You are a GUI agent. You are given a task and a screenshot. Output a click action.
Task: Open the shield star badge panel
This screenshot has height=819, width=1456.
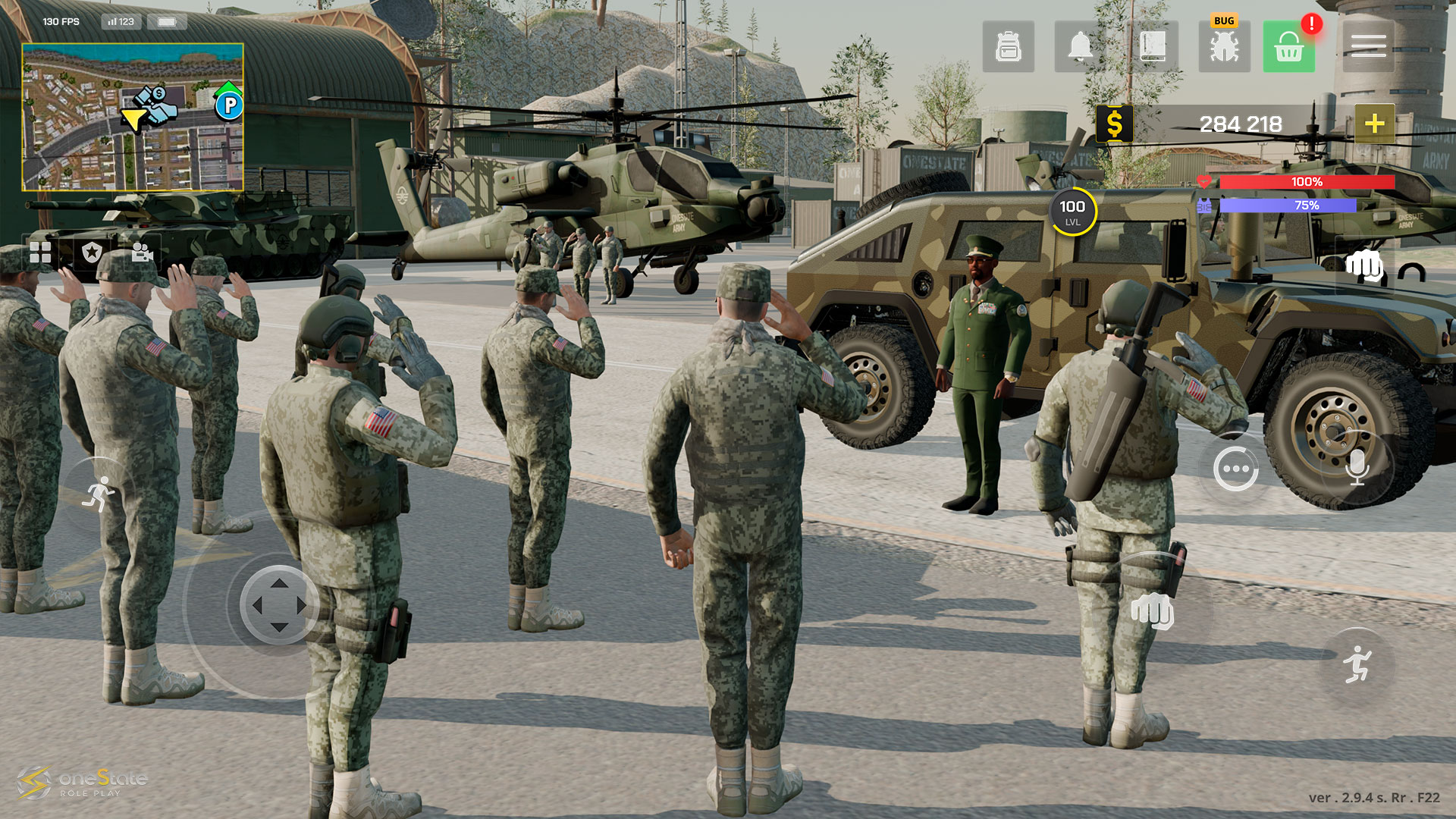pos(92,253)
